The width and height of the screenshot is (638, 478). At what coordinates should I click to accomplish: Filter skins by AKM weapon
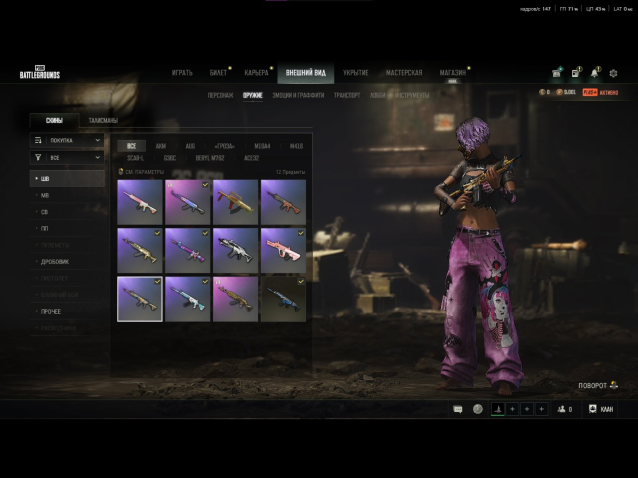[x=161, y=146]
